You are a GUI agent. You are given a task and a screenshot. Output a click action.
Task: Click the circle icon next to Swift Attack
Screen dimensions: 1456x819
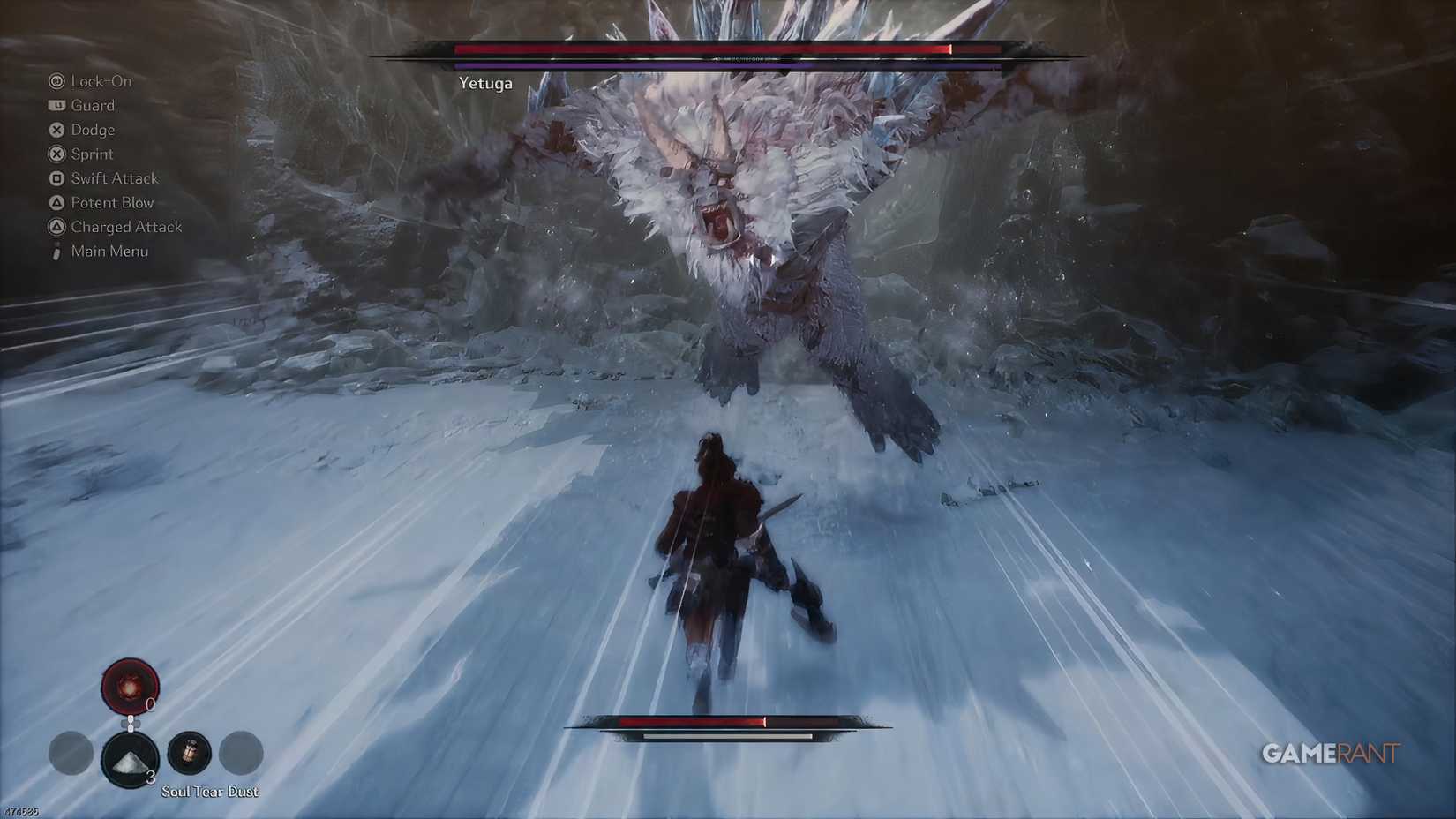[56, 178]
